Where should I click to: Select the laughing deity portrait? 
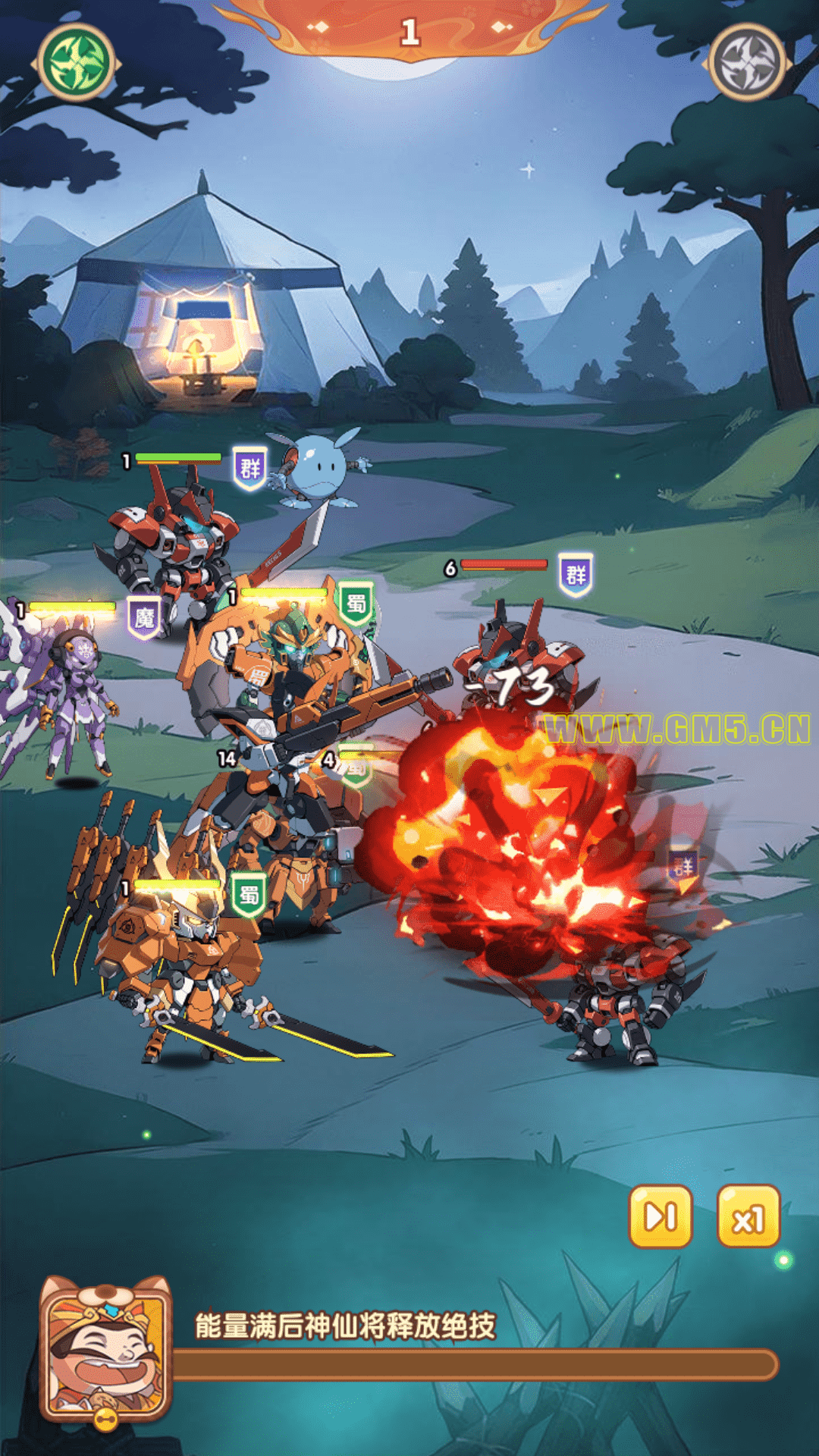(105, 1349)
